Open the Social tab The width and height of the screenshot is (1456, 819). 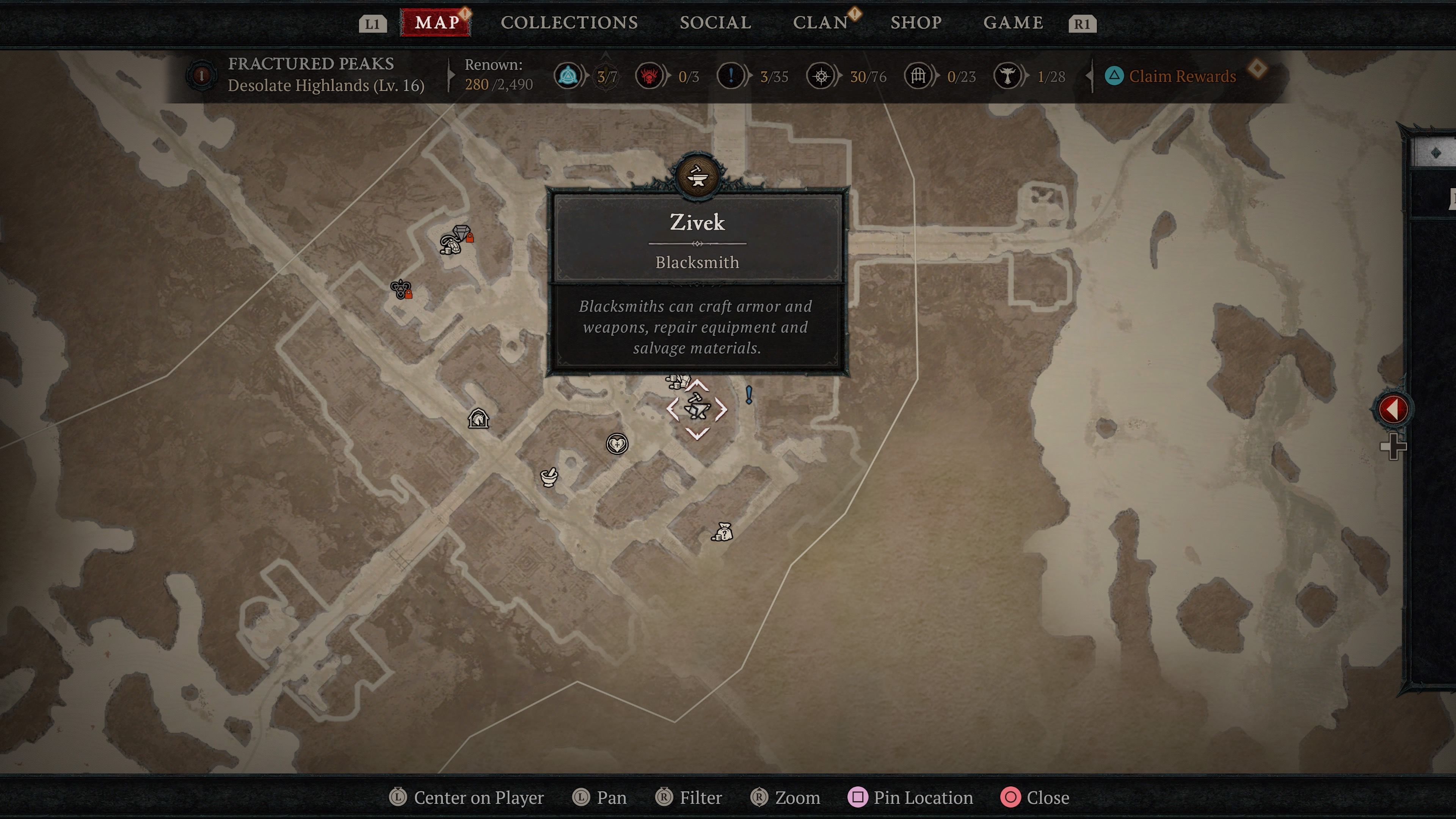point(715,23)
